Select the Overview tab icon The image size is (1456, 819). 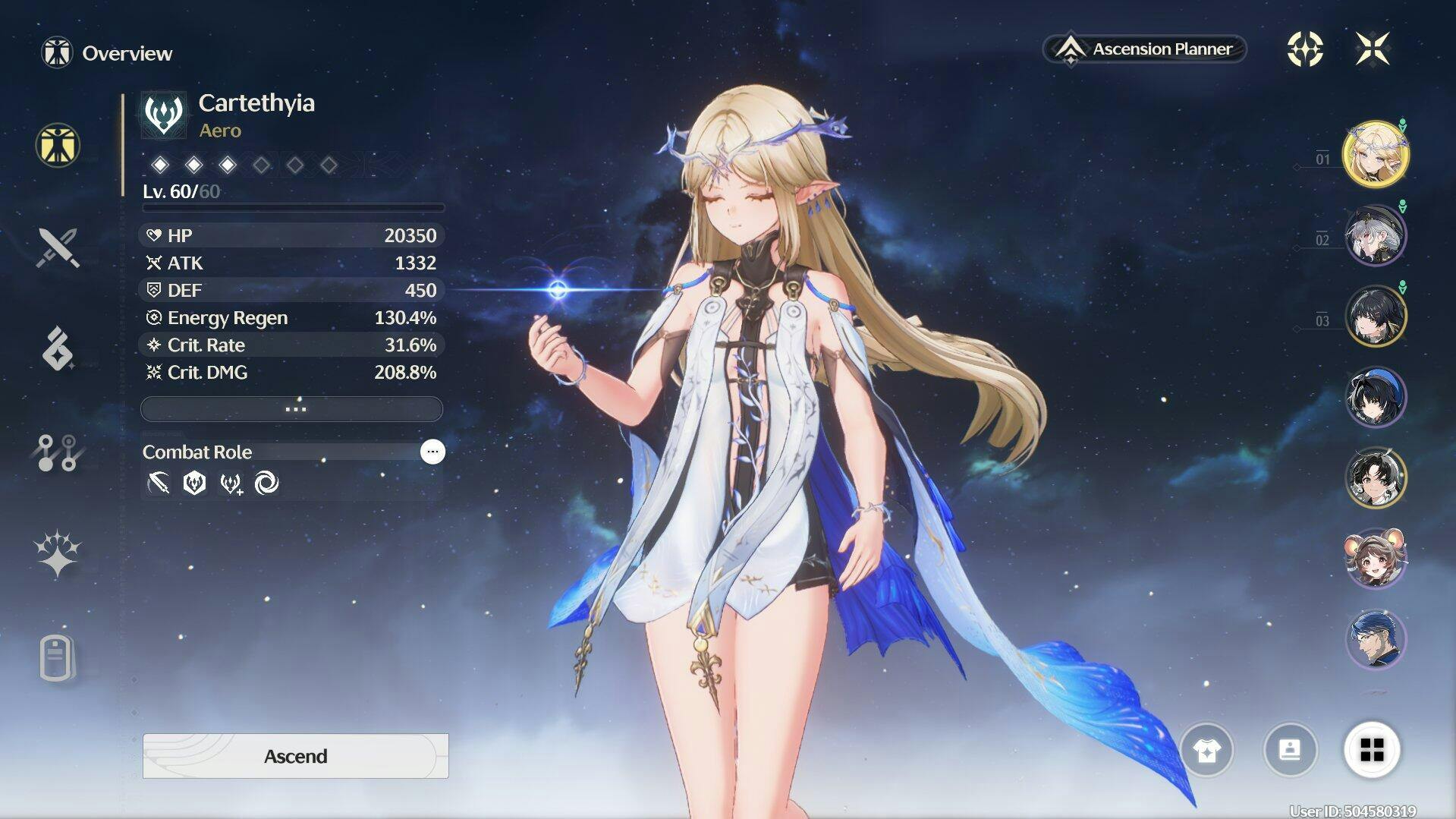(58, 145)
